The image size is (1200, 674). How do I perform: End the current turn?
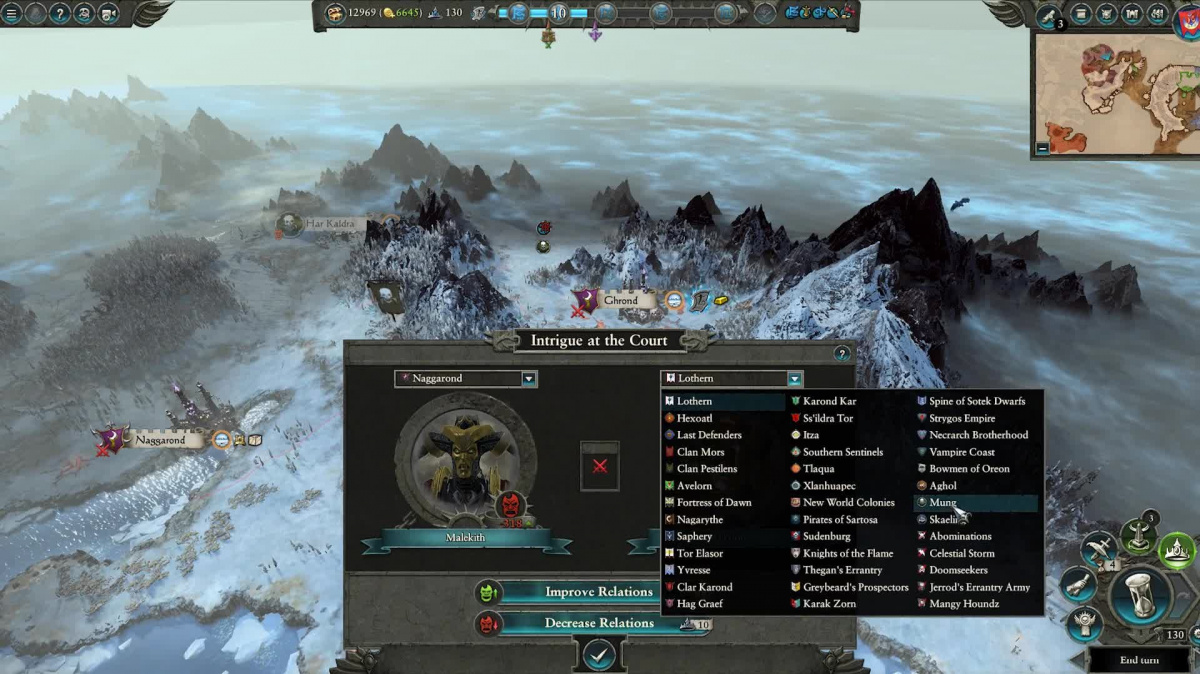click(1138, 660)
